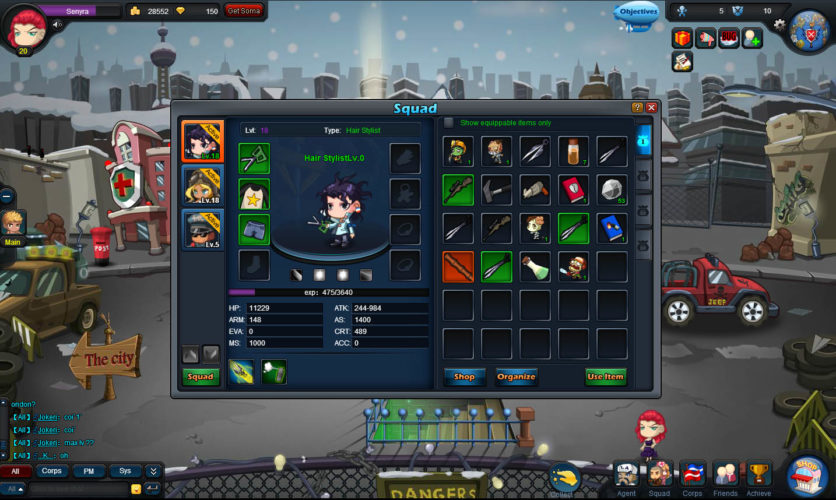Select the equipped blue shorts slot
Screen dimensions: 836x500
(x=254, y=229)
